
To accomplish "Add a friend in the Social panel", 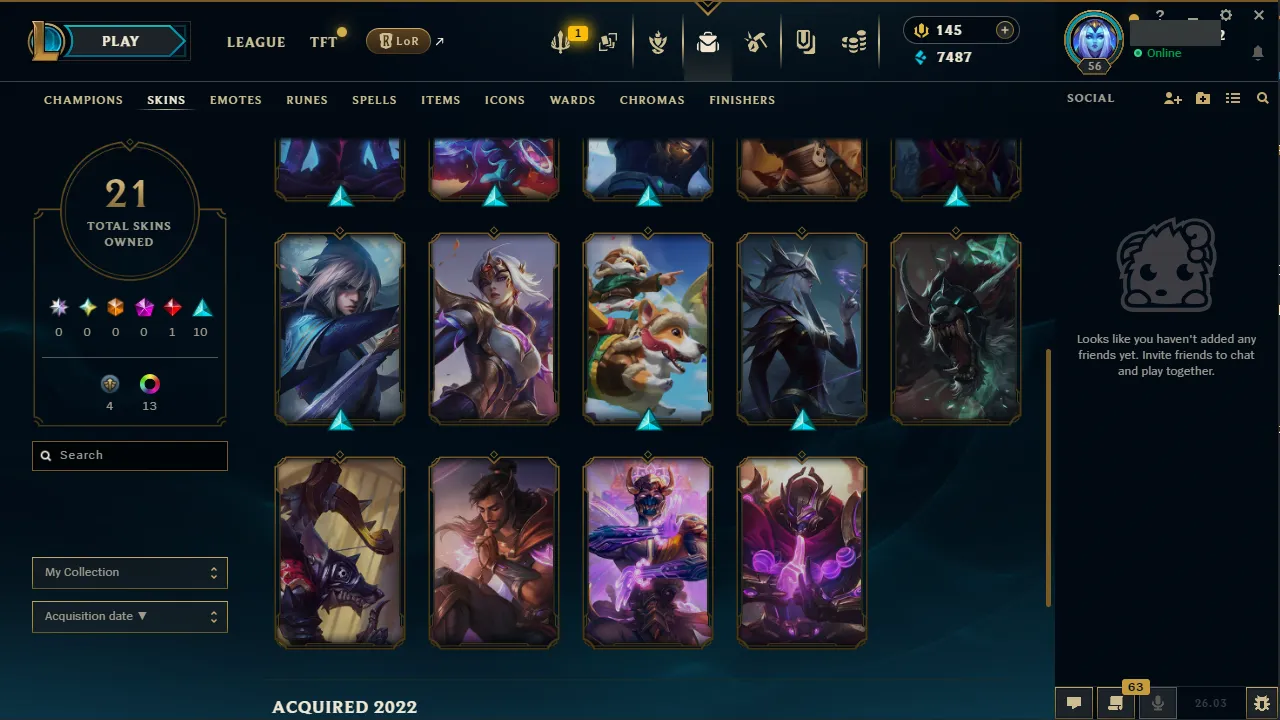I will coord(1172,98).
